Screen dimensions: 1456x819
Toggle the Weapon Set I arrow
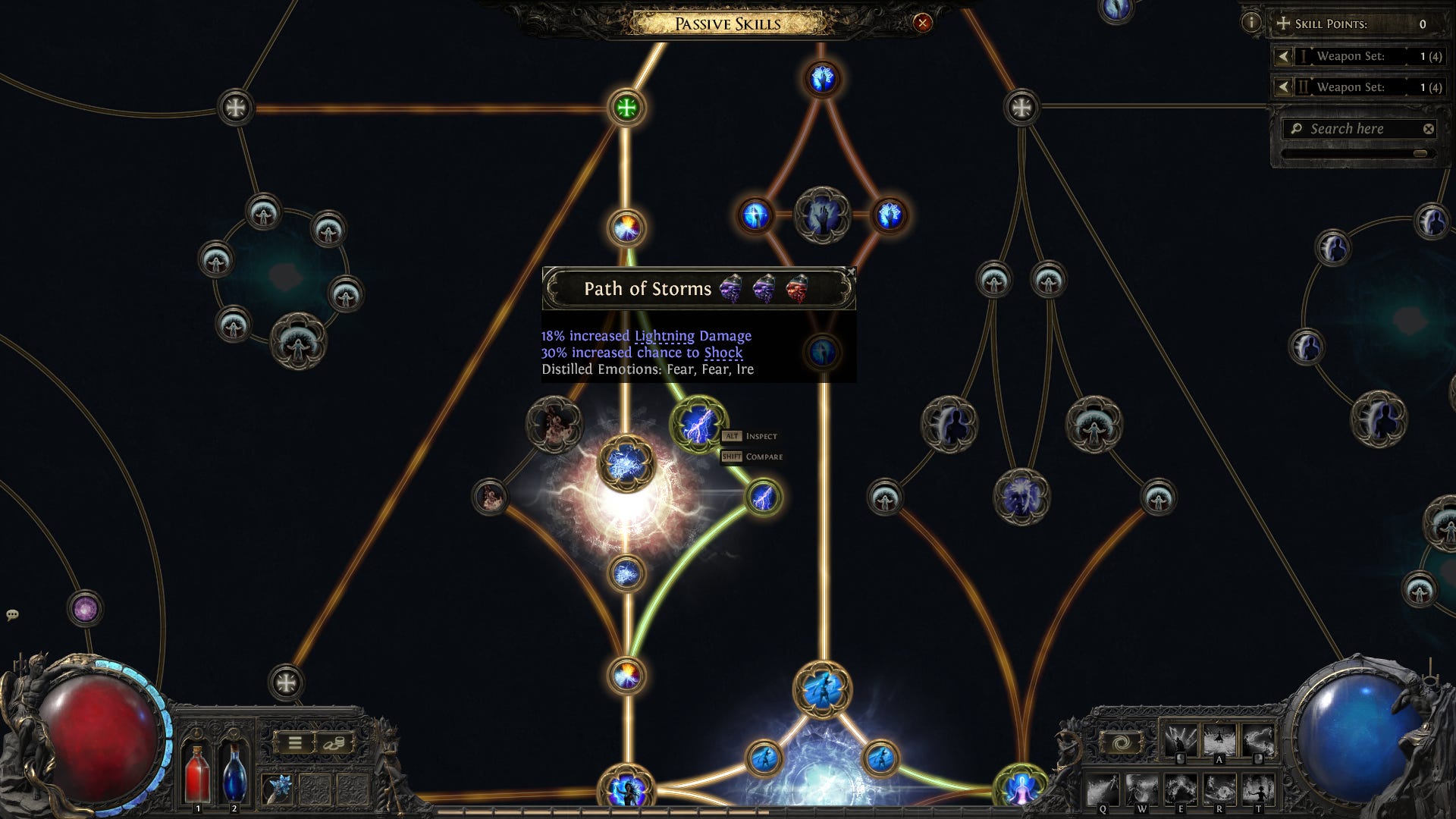point(1283,56)
